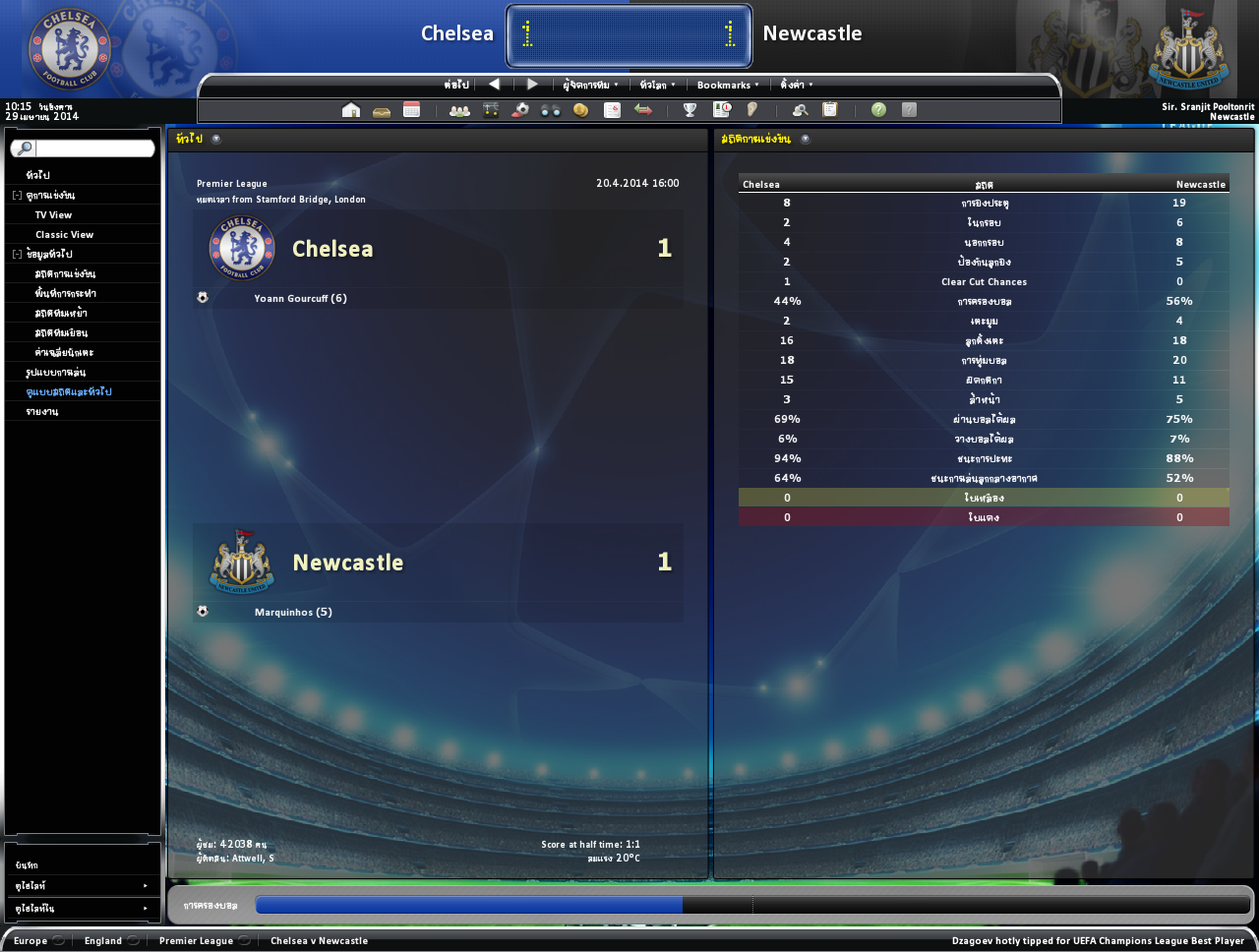
Task: Click the back arrow navigation button
Action: coord(494,84)
